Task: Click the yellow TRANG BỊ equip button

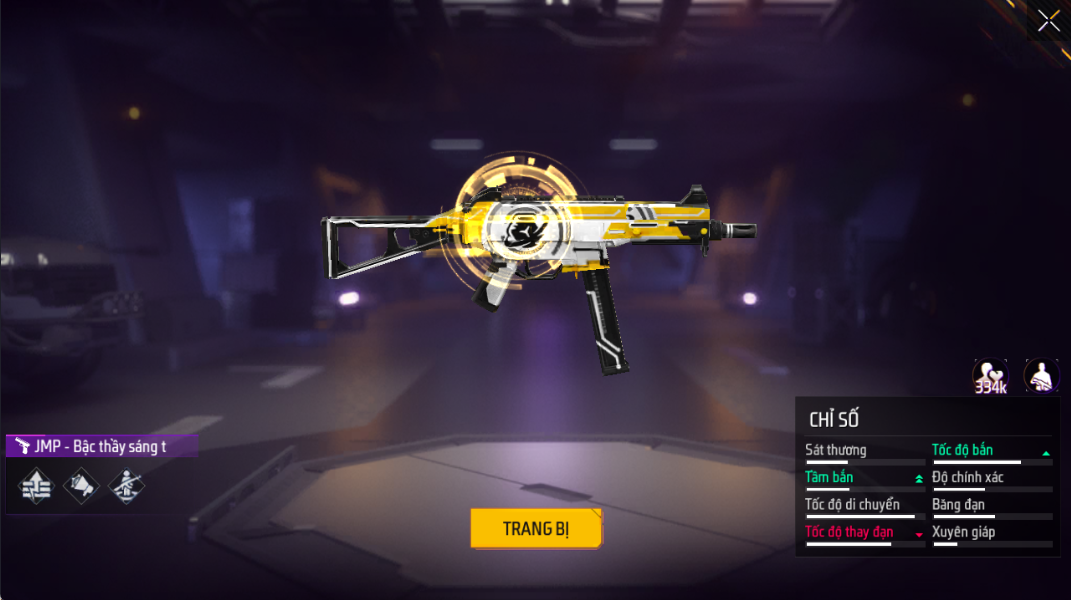Action: pos(536,528)
